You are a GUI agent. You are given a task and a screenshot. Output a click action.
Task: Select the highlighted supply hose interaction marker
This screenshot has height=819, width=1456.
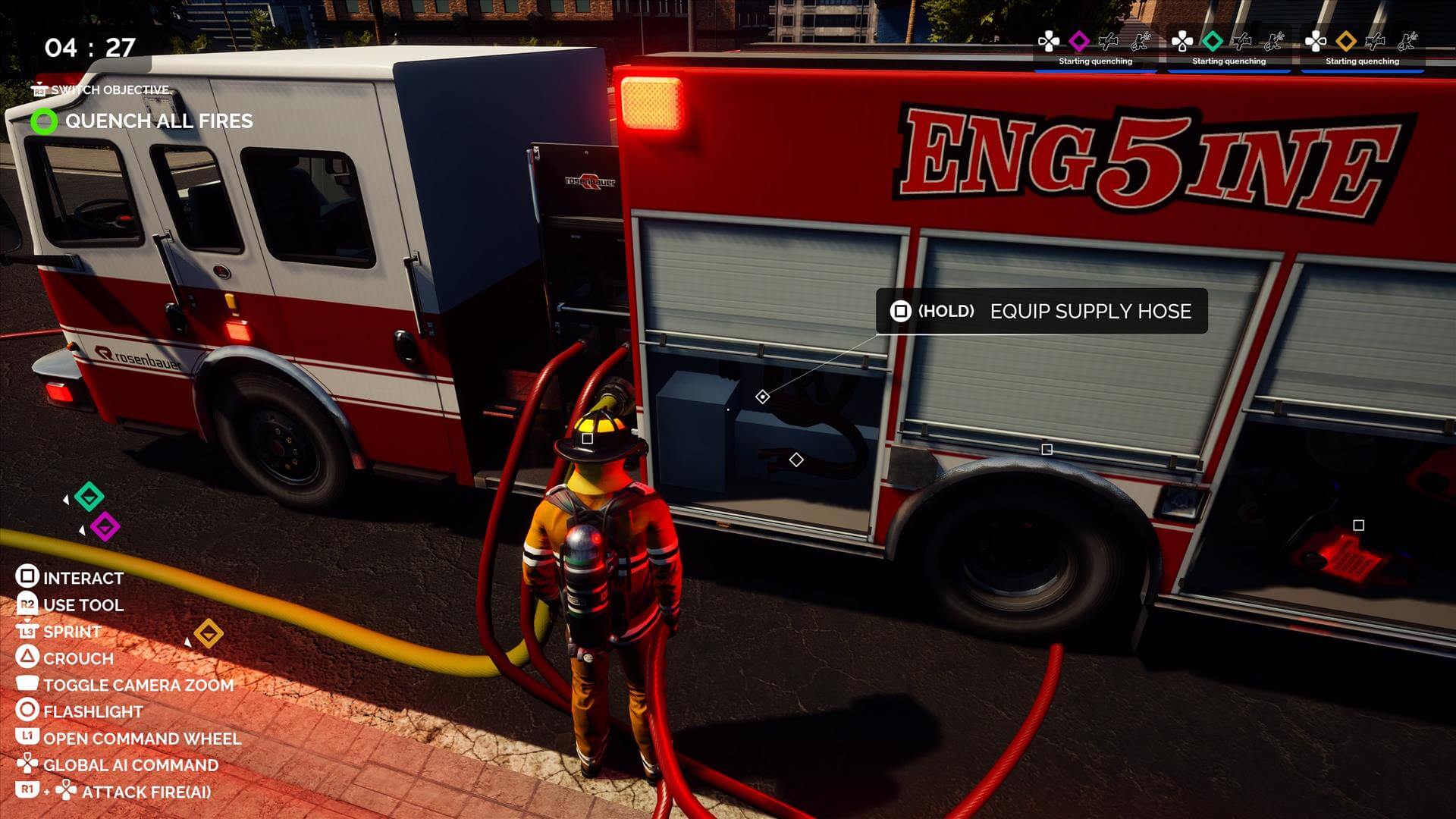[x=763, y=397]
